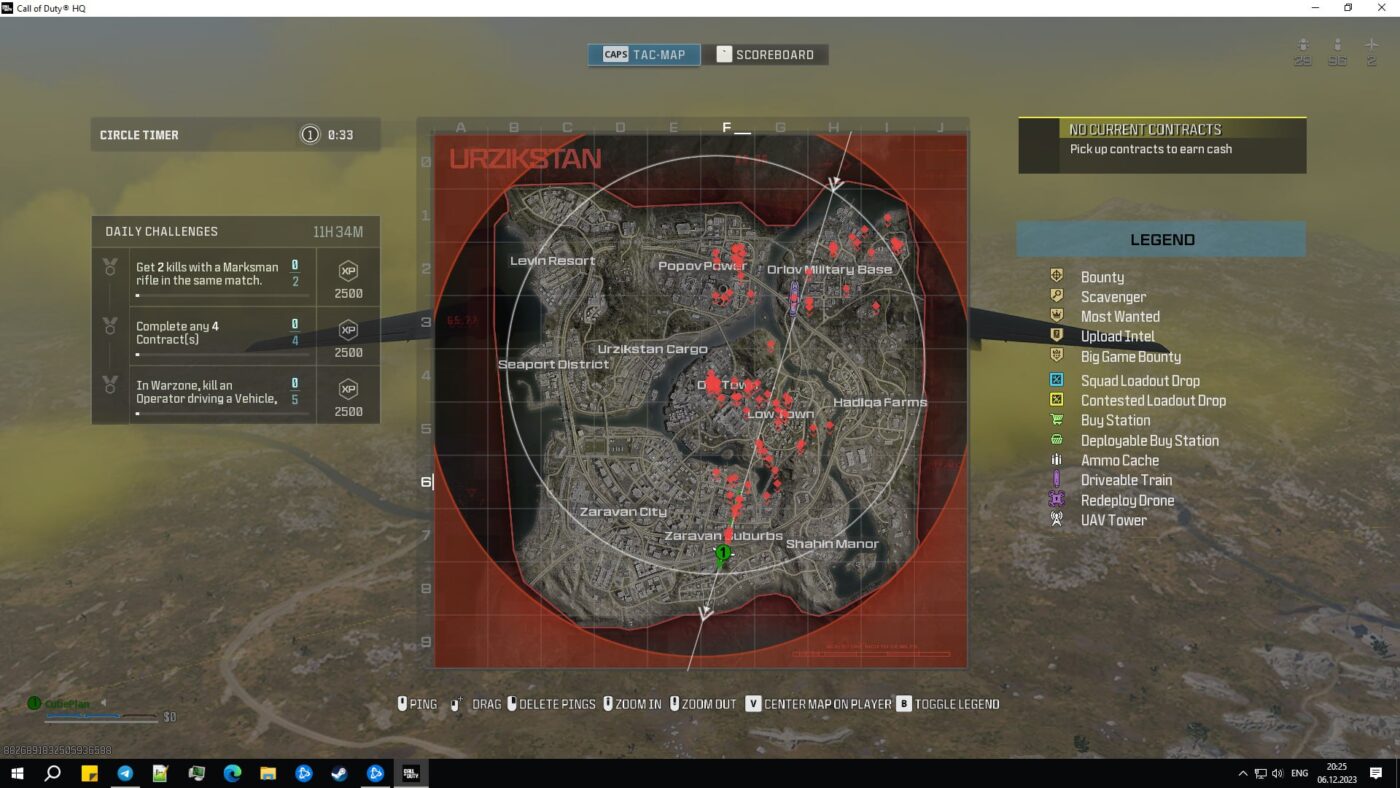Switch to the SCOREBOARD tab

767,54
